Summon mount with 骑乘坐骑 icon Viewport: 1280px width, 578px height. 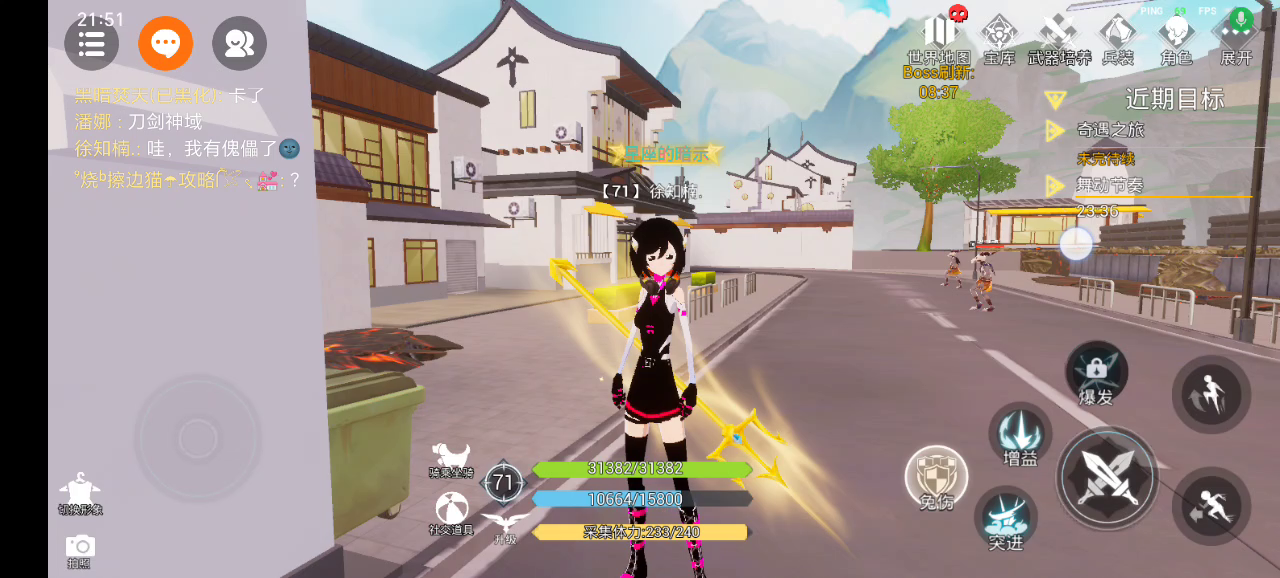click(451, 457)
